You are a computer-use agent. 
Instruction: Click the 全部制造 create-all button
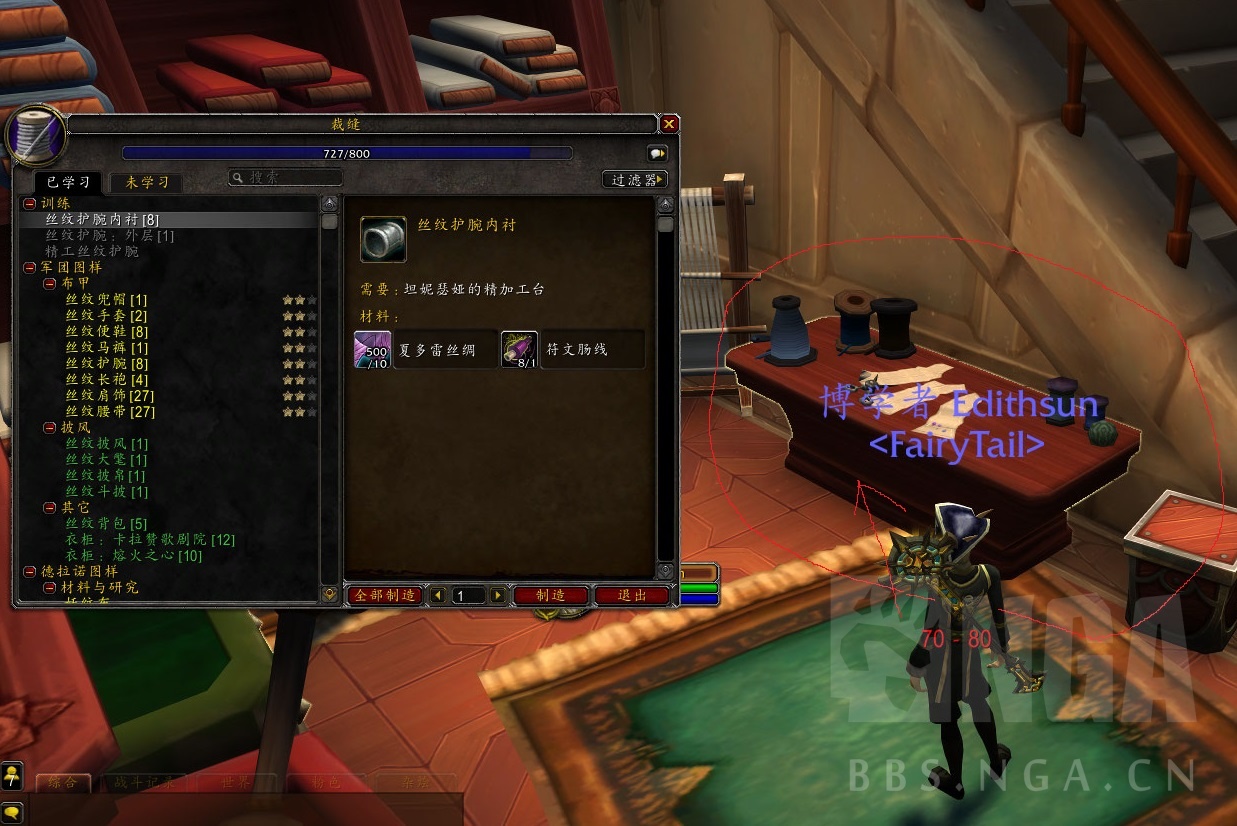[x=385, y=595]
